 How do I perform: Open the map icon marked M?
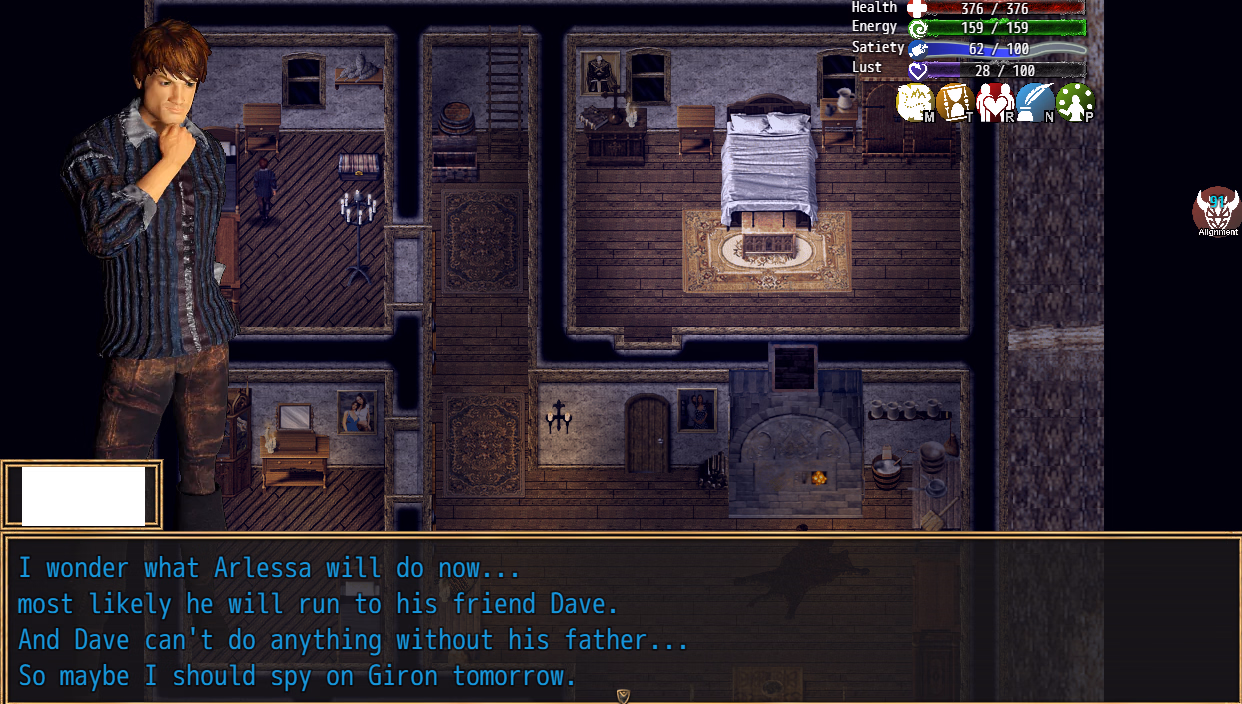pos(914,102)
